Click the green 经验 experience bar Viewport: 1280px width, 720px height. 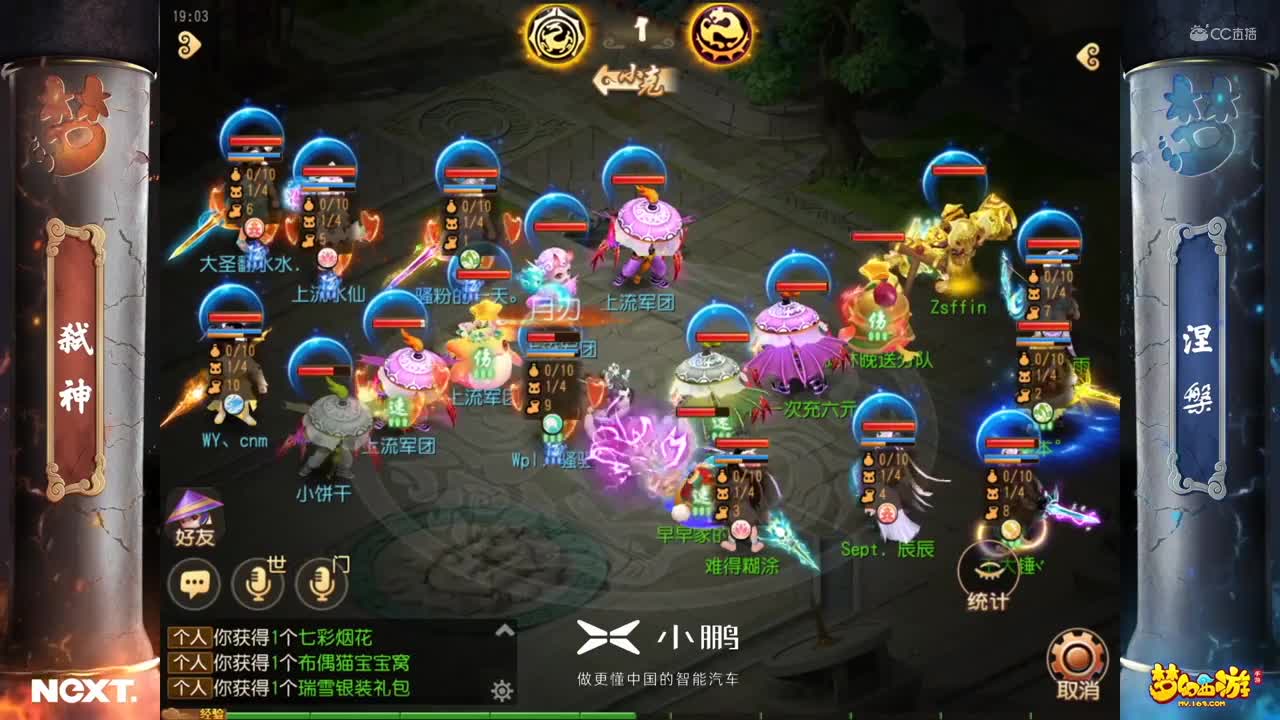tap(400, 716)
